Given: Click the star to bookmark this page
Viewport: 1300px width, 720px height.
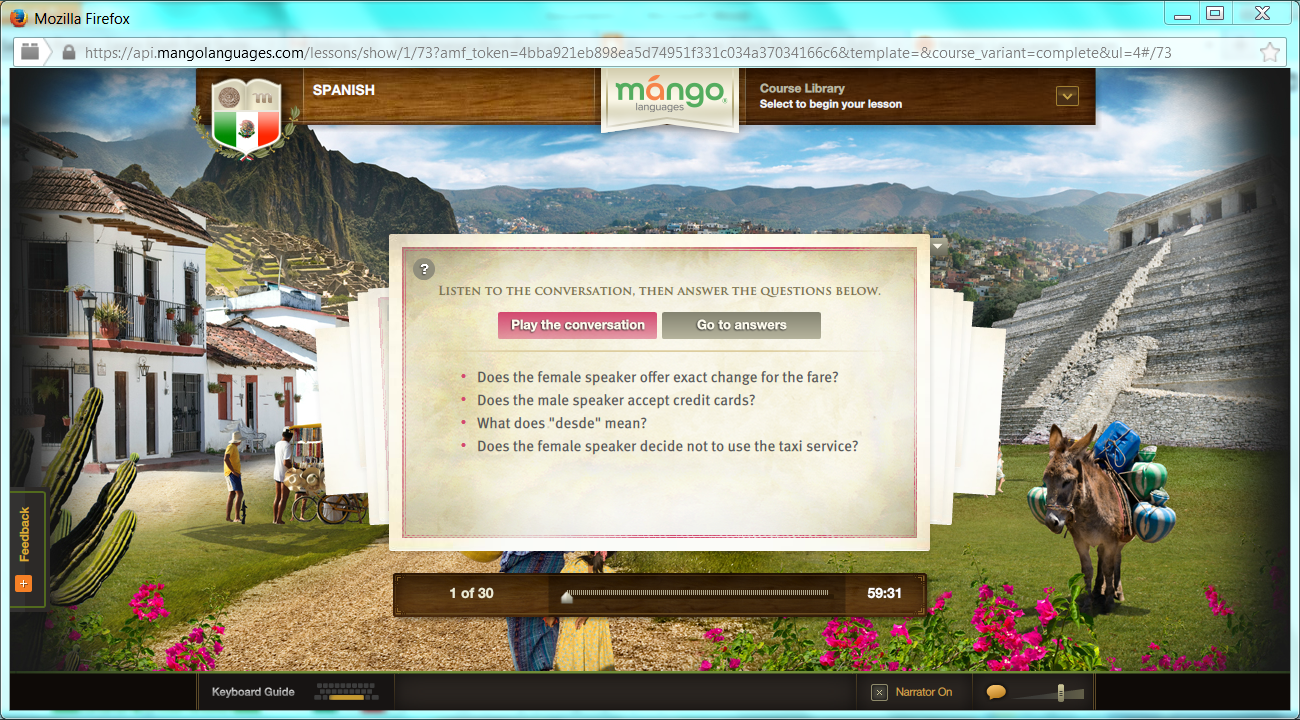Looking at the screenshot, I should (1269, 52).
